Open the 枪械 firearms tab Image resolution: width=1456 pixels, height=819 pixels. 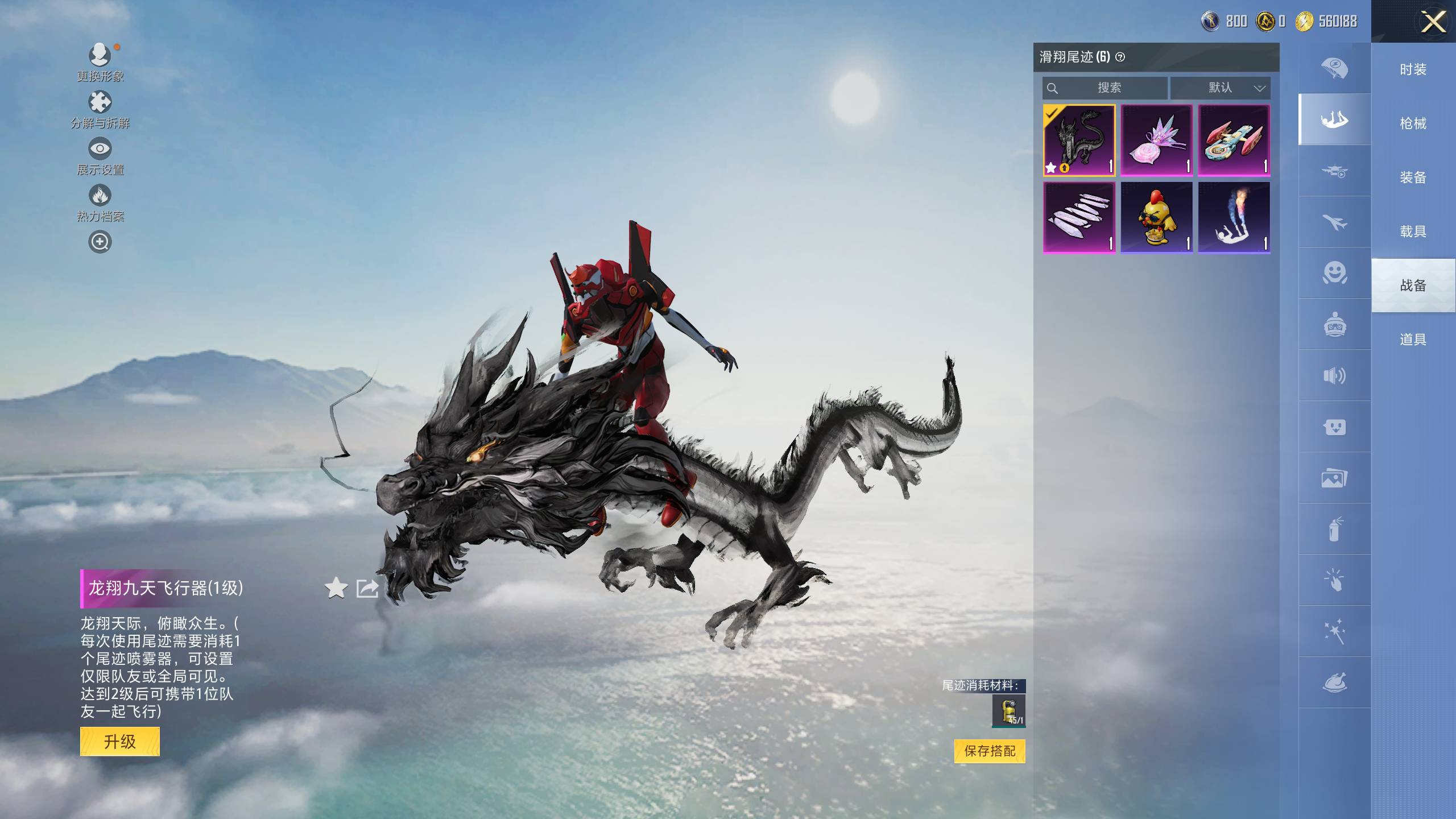1413,123
